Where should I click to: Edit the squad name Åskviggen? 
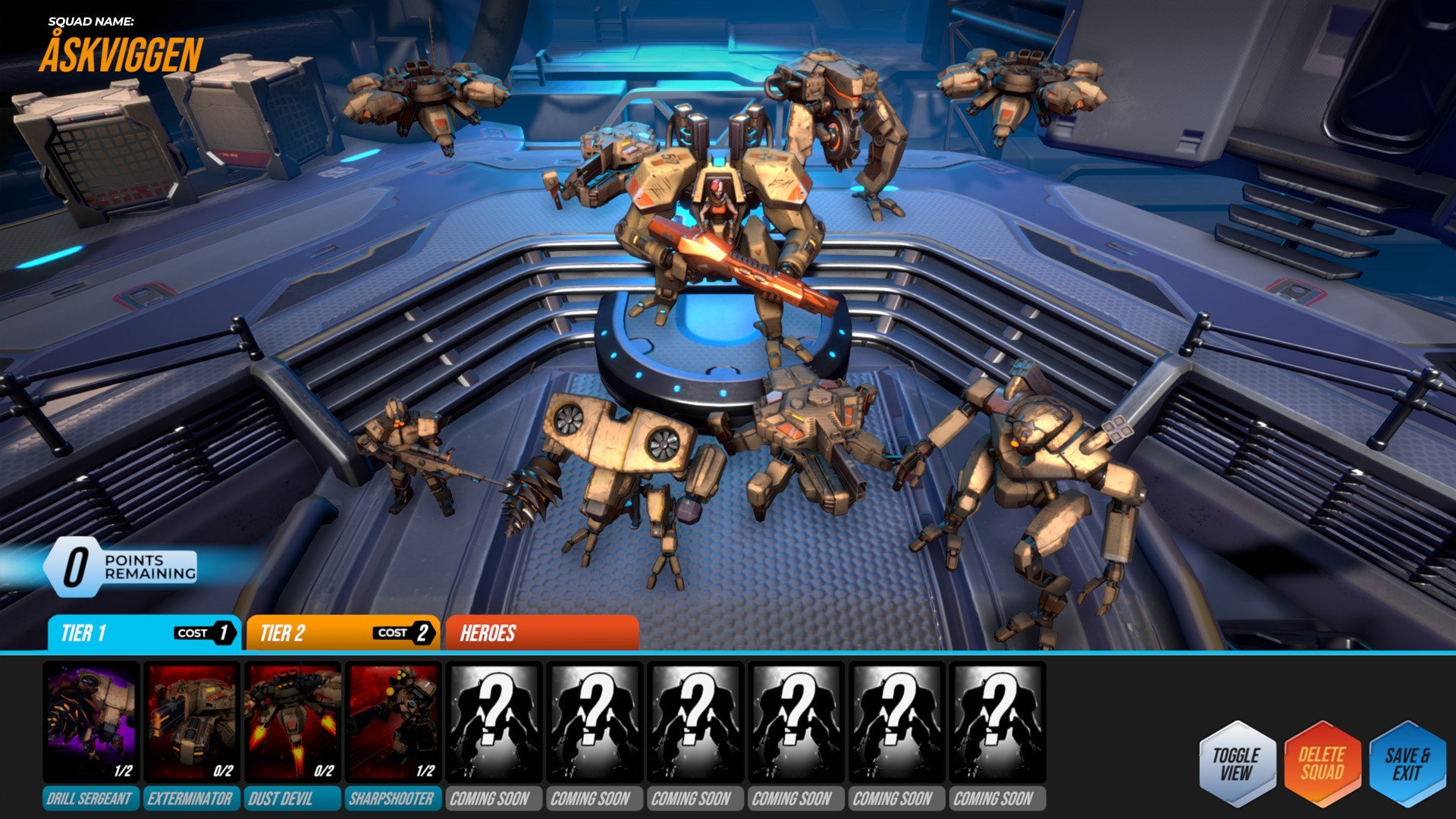pos(121,55)
